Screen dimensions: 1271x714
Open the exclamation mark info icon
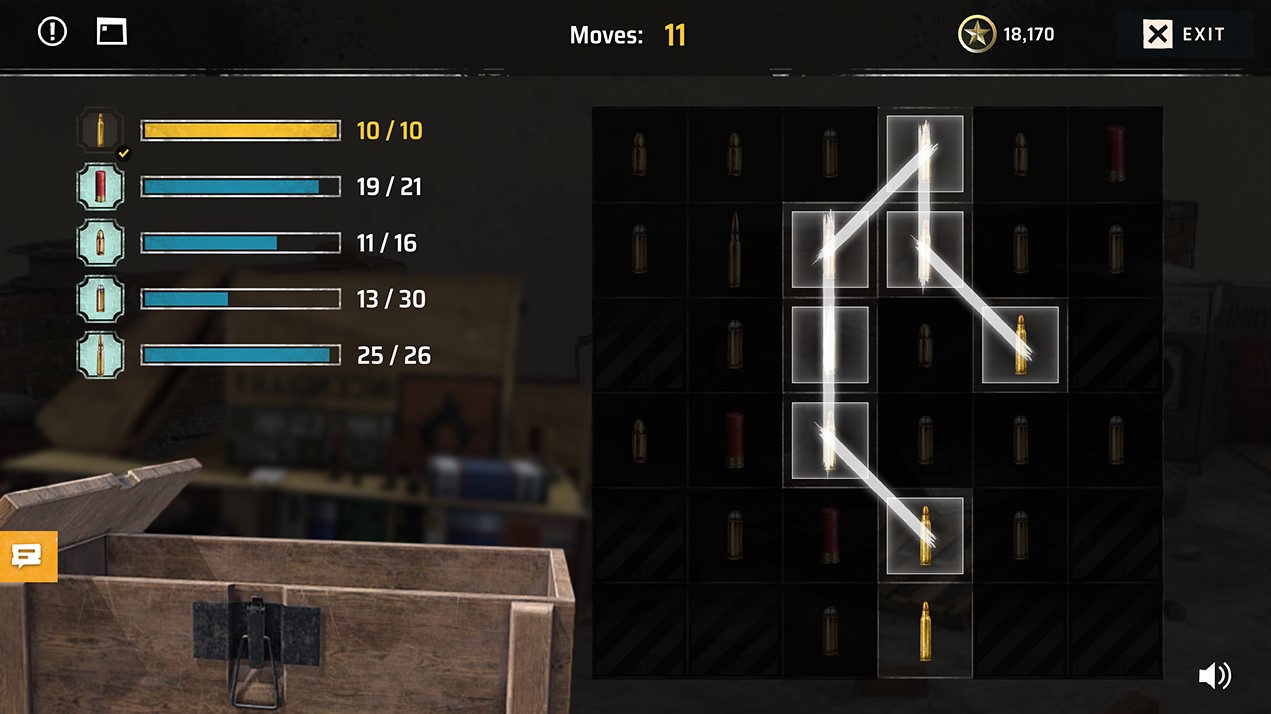pos(52,32)
